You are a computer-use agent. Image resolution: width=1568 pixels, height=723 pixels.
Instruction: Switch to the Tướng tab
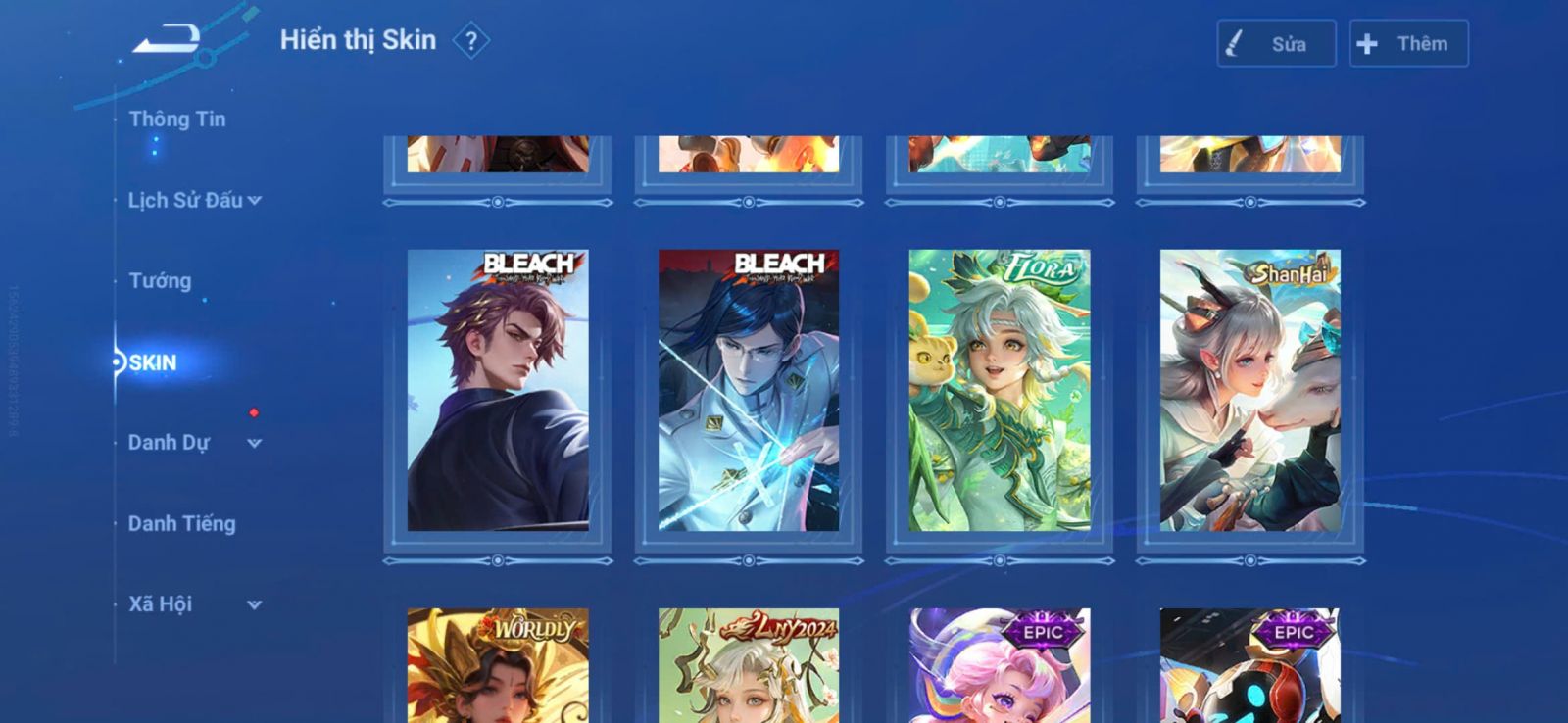160,281
